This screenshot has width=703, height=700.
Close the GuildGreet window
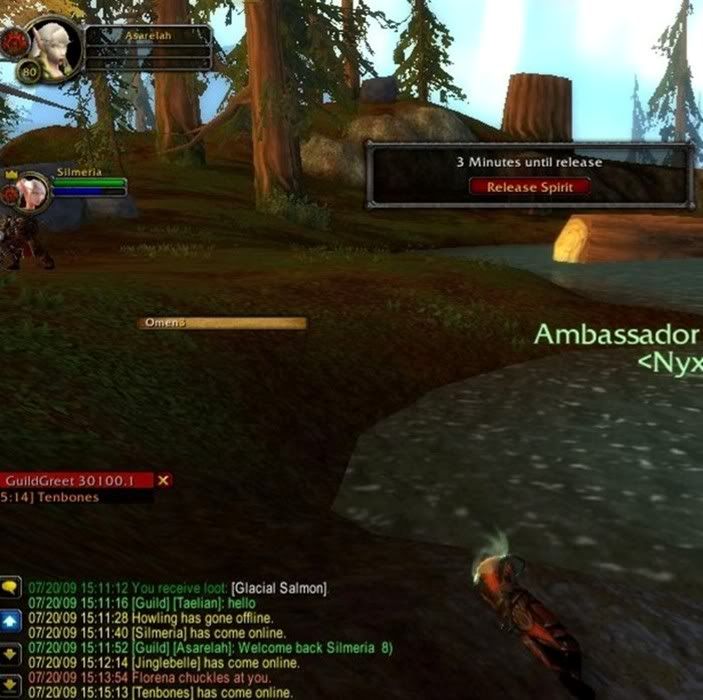[x=164, y=480]
